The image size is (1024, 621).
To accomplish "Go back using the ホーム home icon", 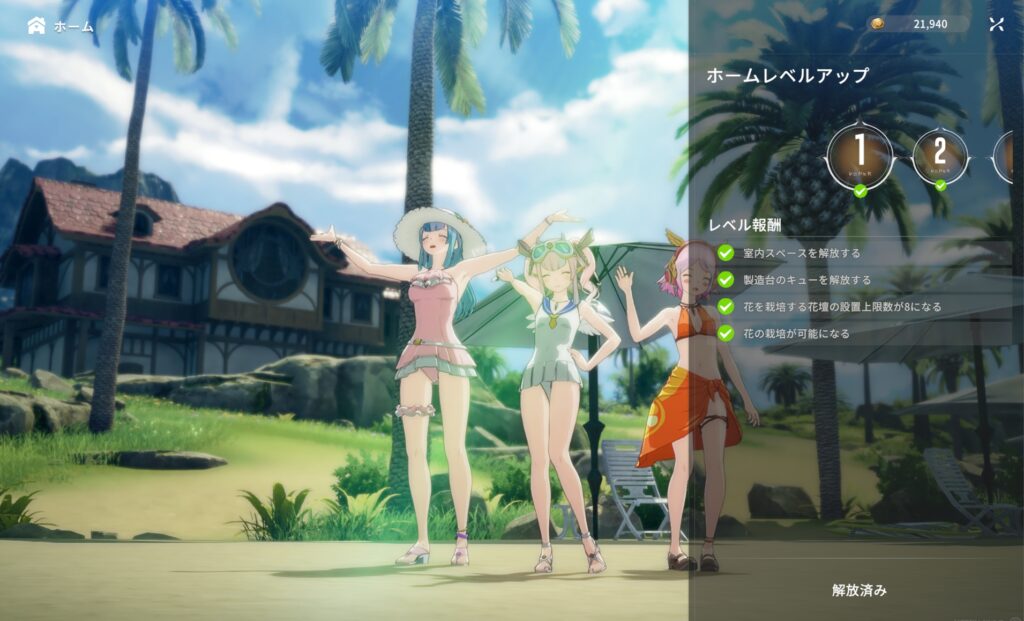I will pyautogui.click(x=37, y=26).
